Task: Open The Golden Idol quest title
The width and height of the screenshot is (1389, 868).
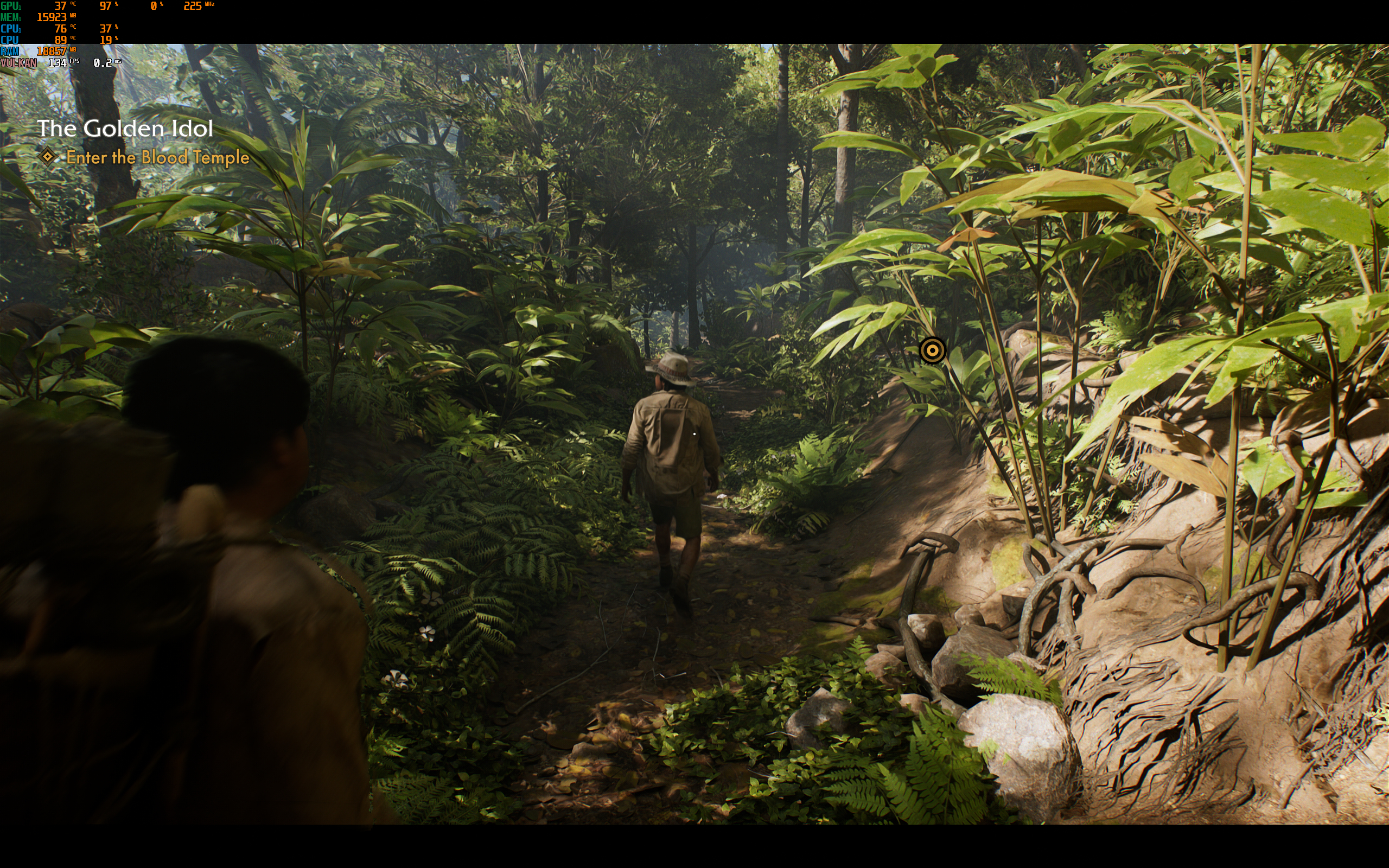Action: [x=125, y=128]
